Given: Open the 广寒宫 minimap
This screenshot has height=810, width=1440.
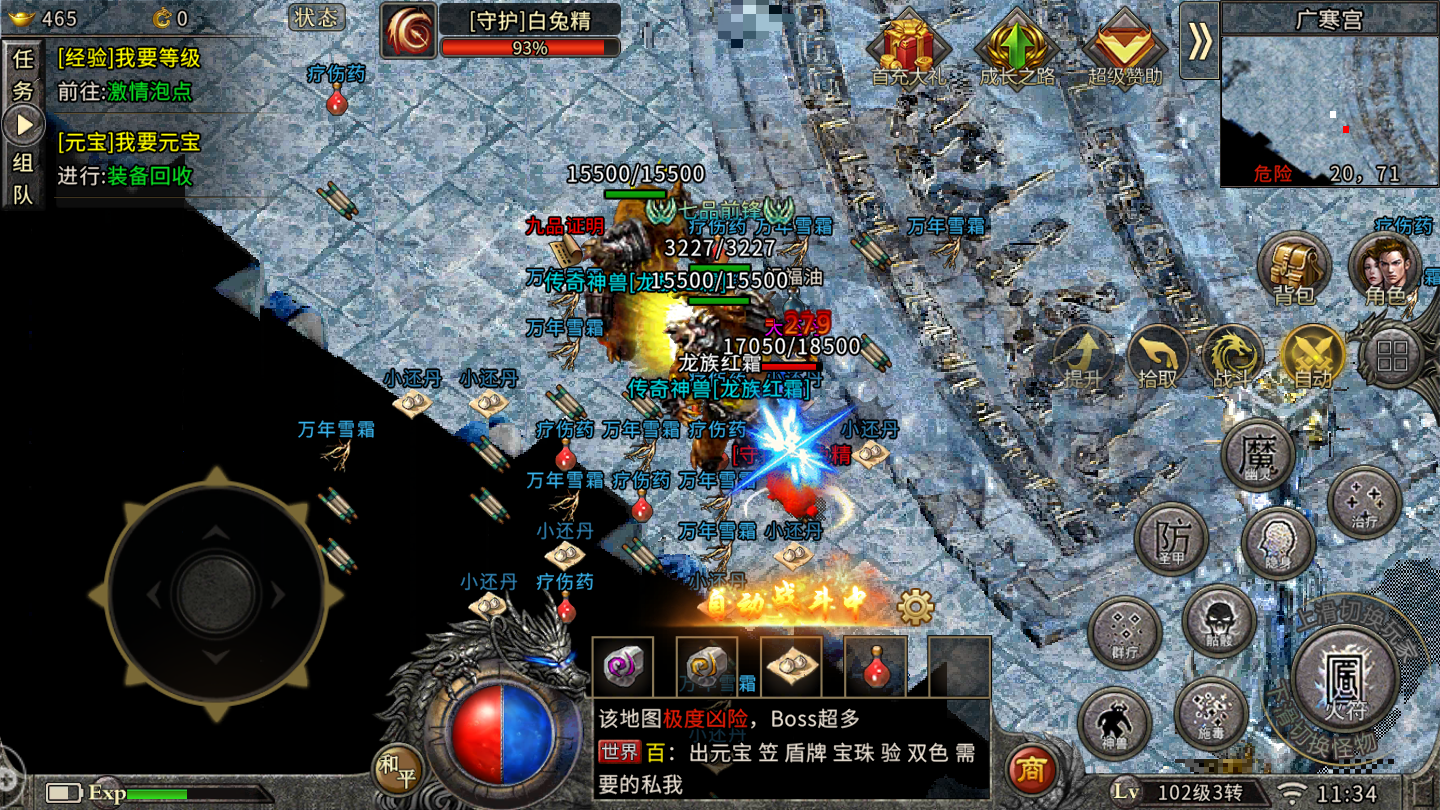Looking at the screenshot, I should [x=1329, y=110].
